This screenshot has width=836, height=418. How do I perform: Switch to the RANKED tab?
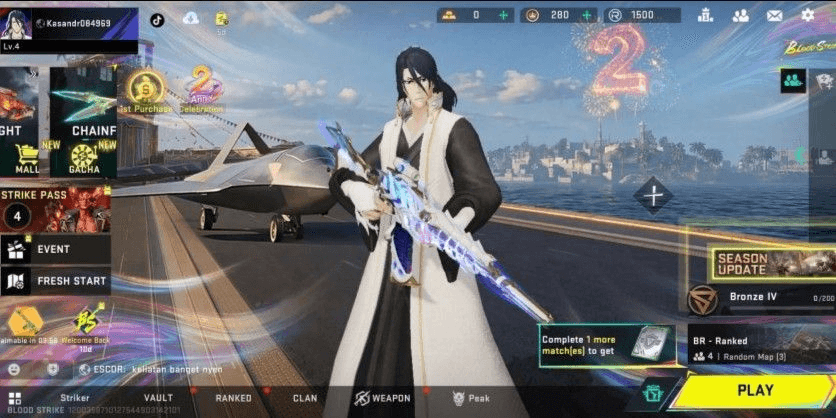tap(233, 398)
